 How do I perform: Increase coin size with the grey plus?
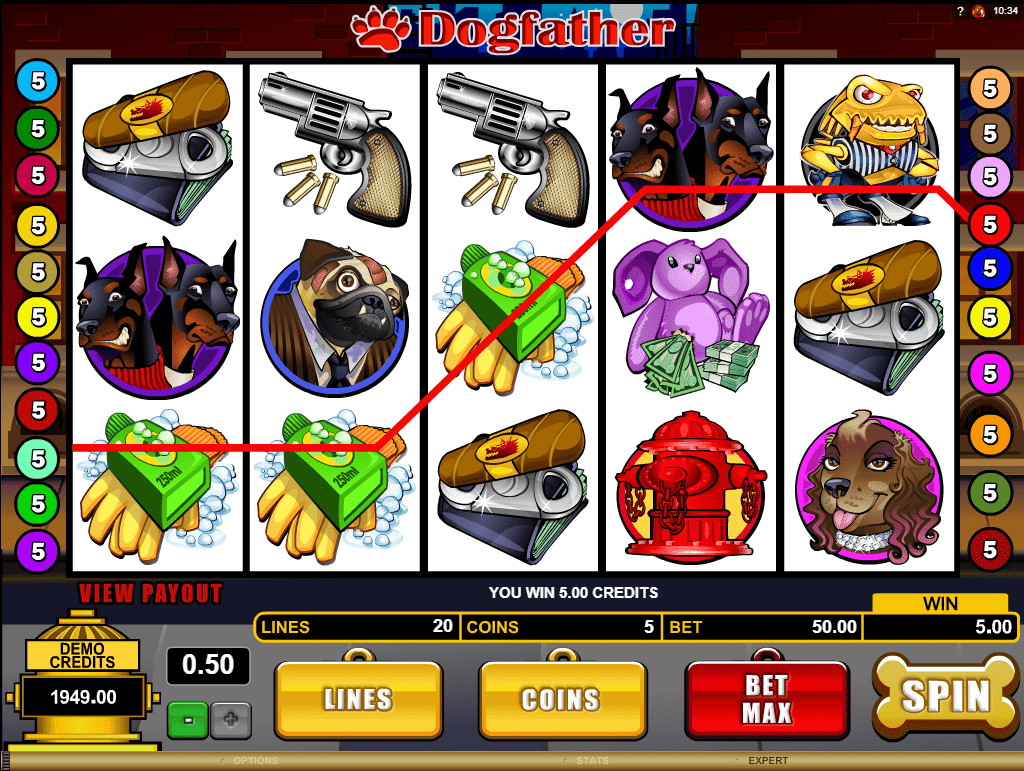[x=230, y=719]
